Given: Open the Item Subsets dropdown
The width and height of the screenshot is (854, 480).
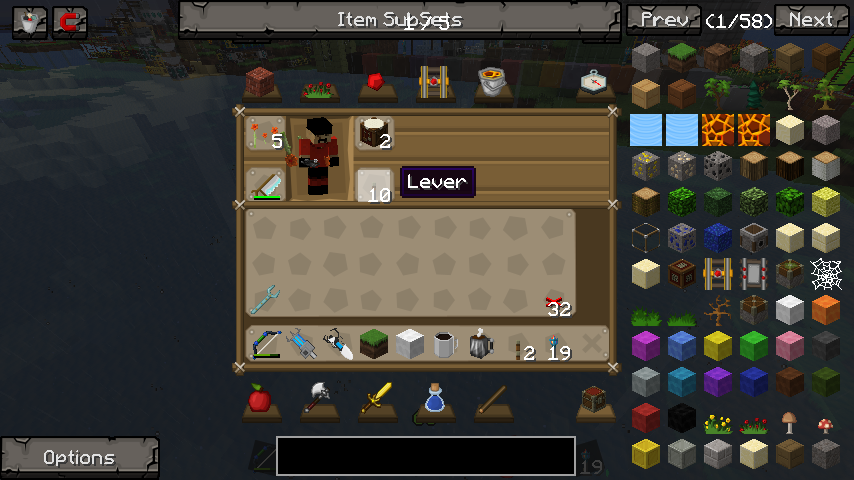Looking at the screenshot, I should (399, 20).
